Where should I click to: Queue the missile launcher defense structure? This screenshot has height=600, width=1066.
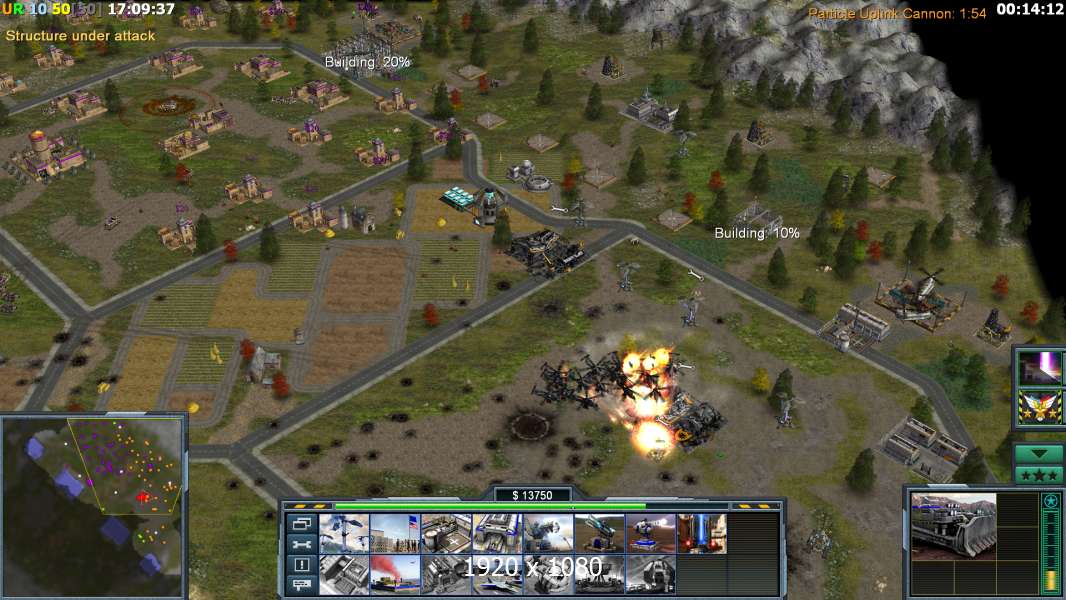(x=599, y=533)
